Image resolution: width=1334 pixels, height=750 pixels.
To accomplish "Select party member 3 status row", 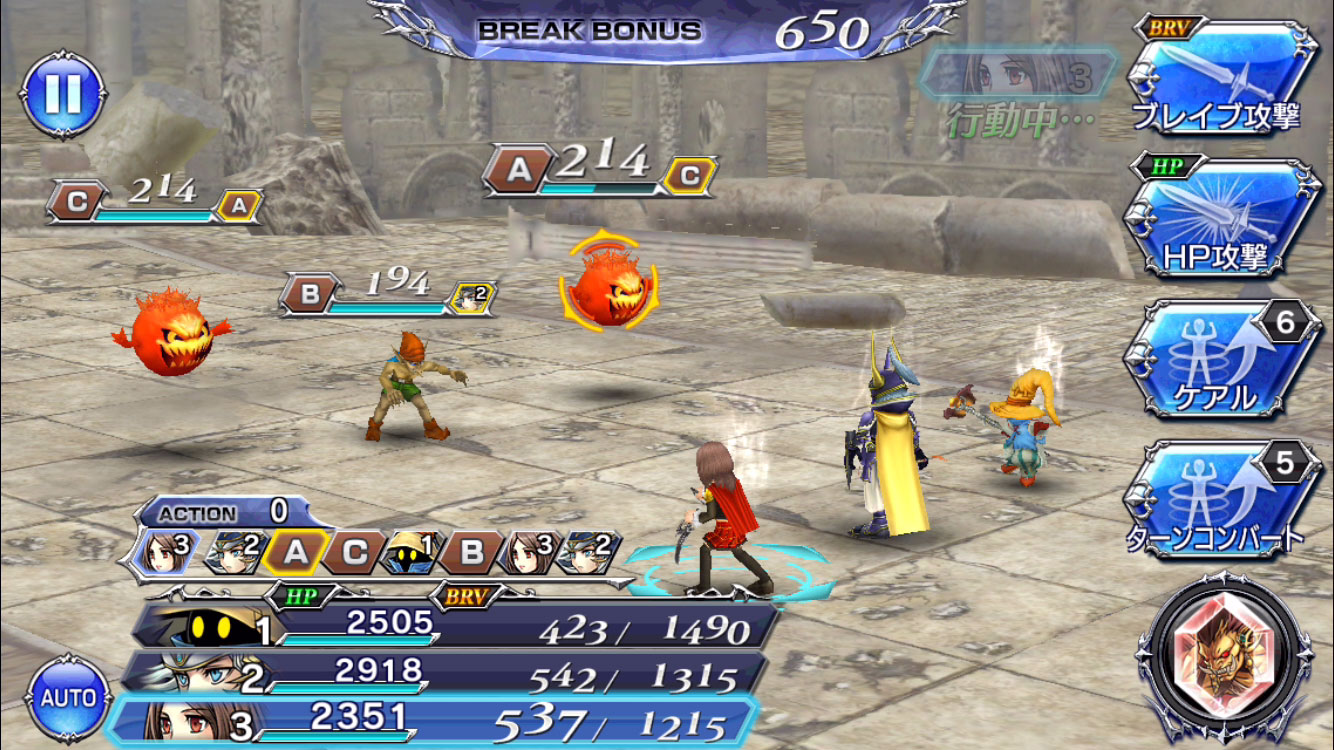I will 435,720.
